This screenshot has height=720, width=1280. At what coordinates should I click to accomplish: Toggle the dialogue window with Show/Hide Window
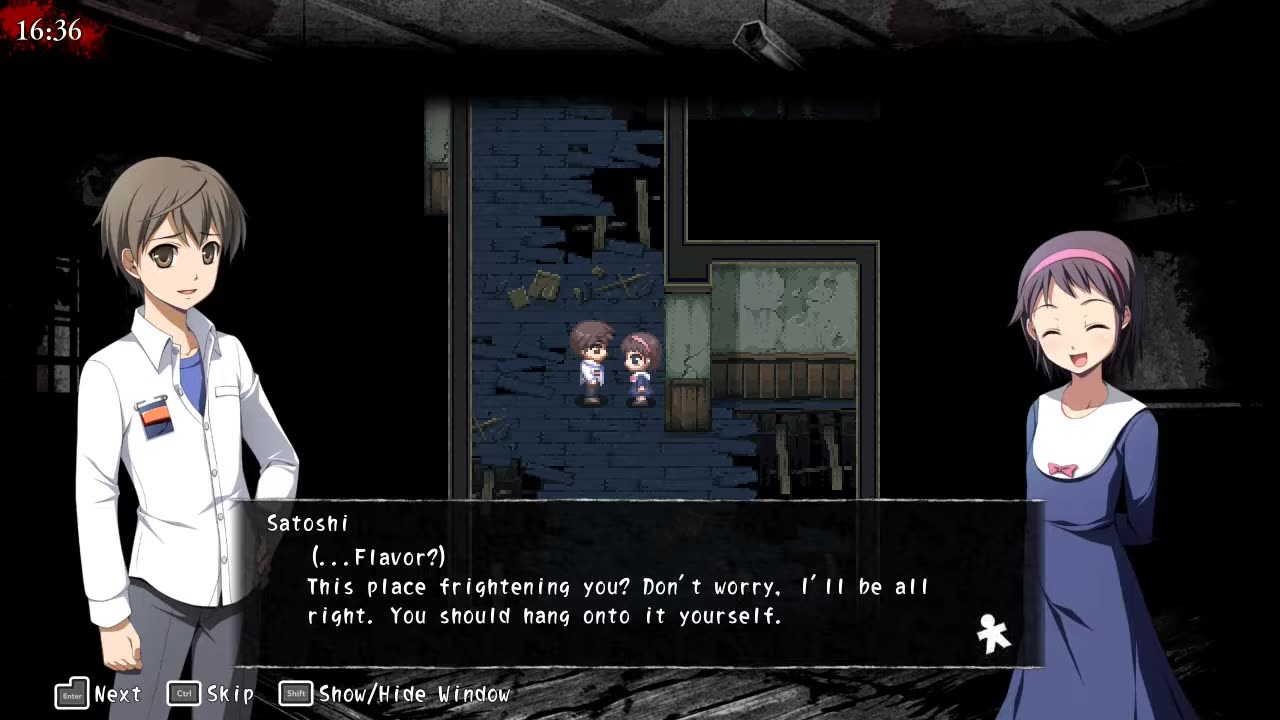click(x=413, y=693)
